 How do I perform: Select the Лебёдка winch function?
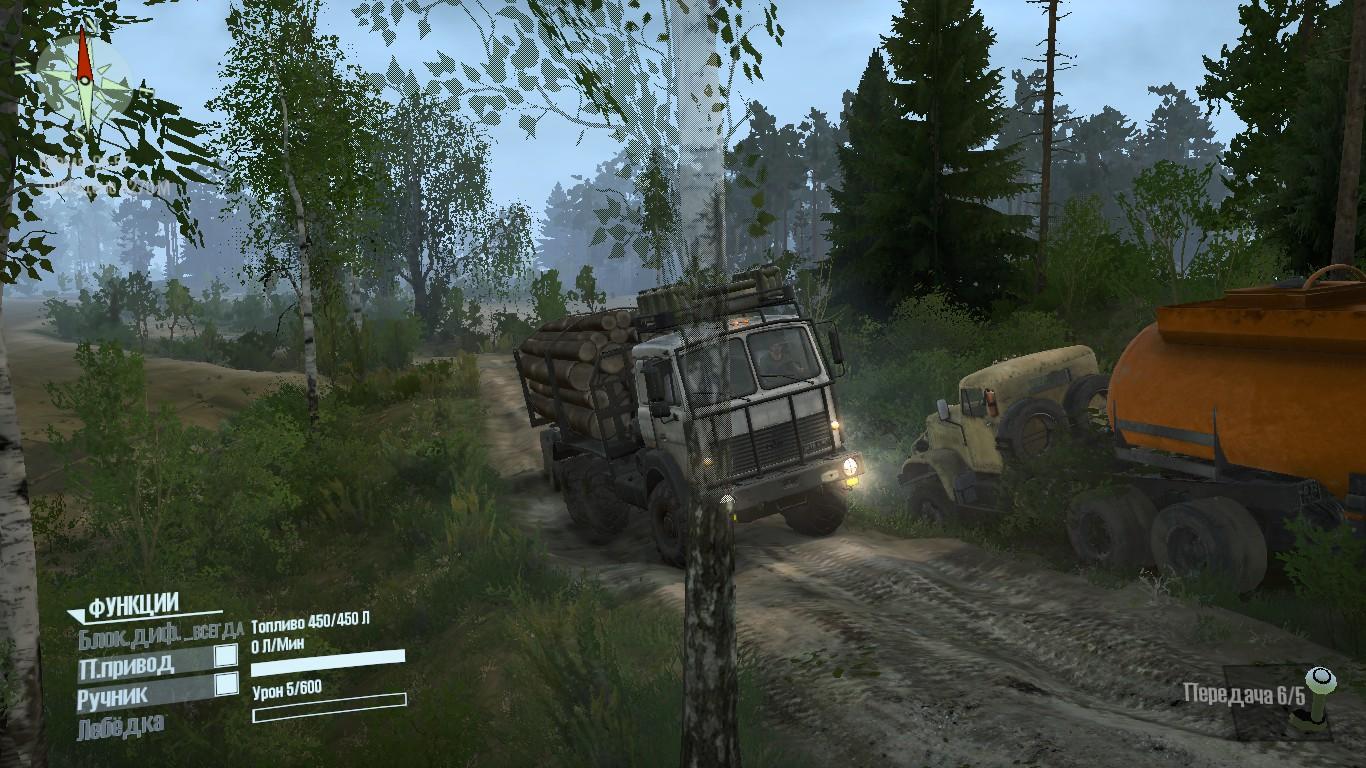(x=121, y=725)
